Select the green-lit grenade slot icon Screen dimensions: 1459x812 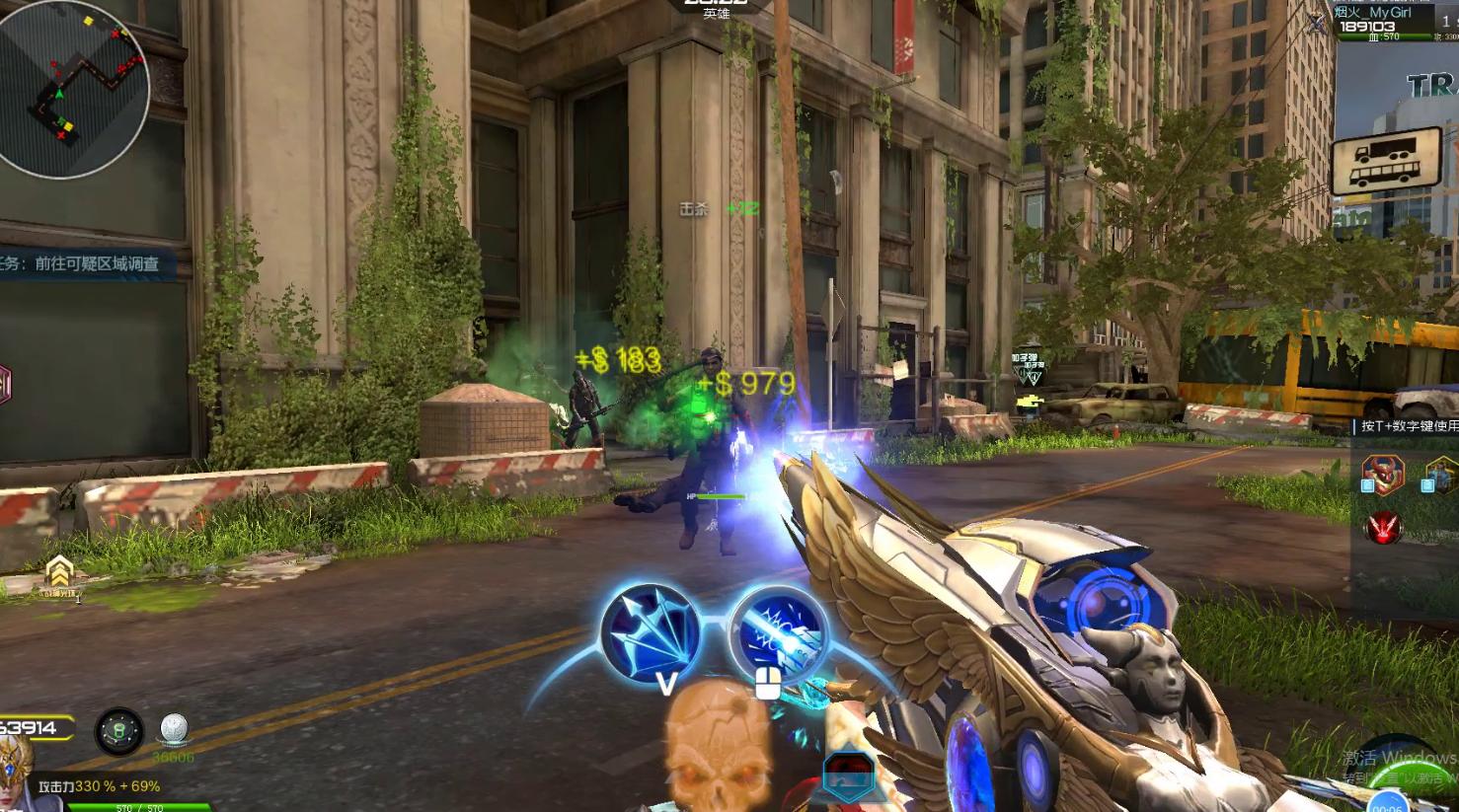[118, 731]
